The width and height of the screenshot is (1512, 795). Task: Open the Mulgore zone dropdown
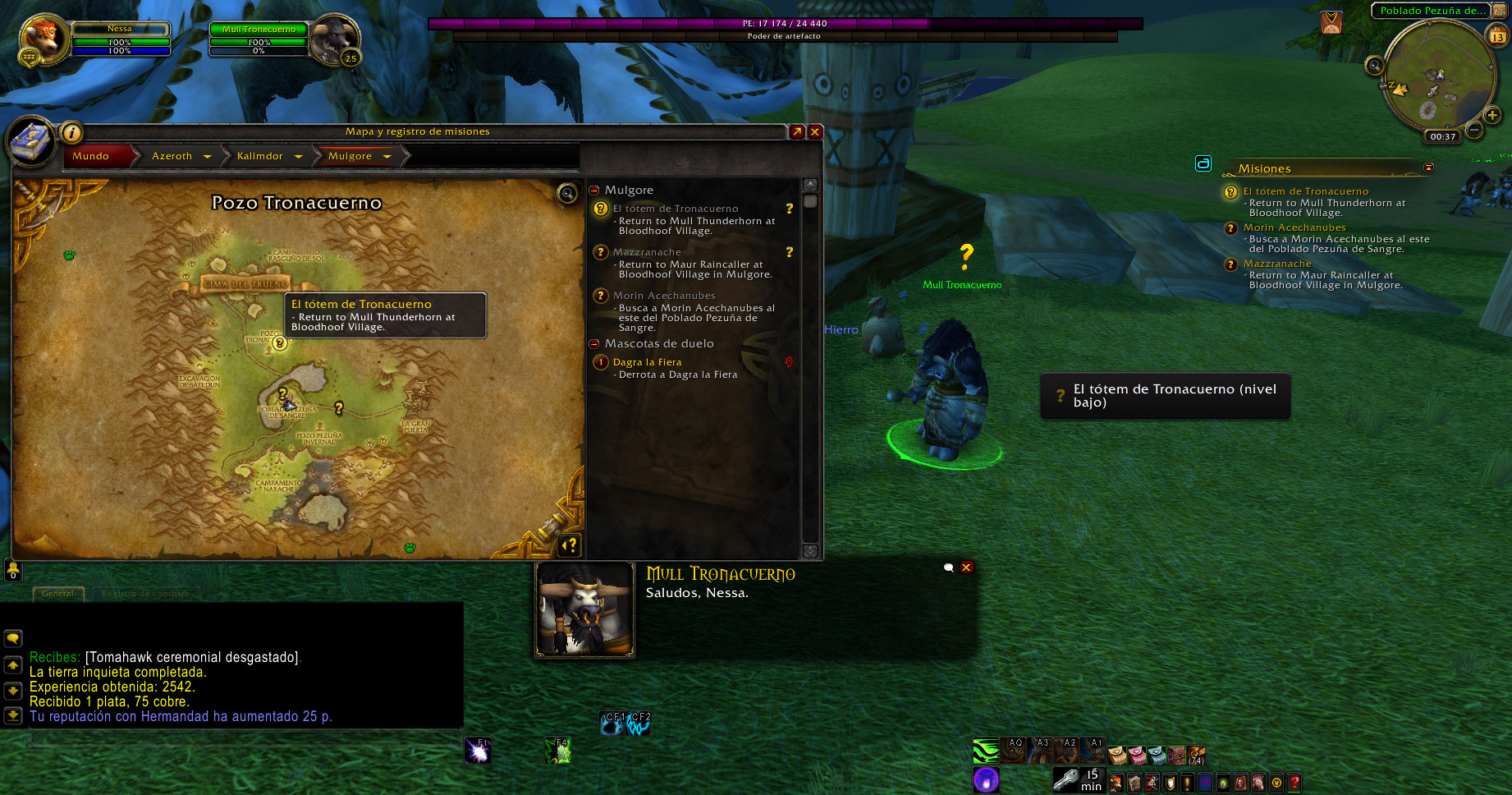click(x=387, y=156)
